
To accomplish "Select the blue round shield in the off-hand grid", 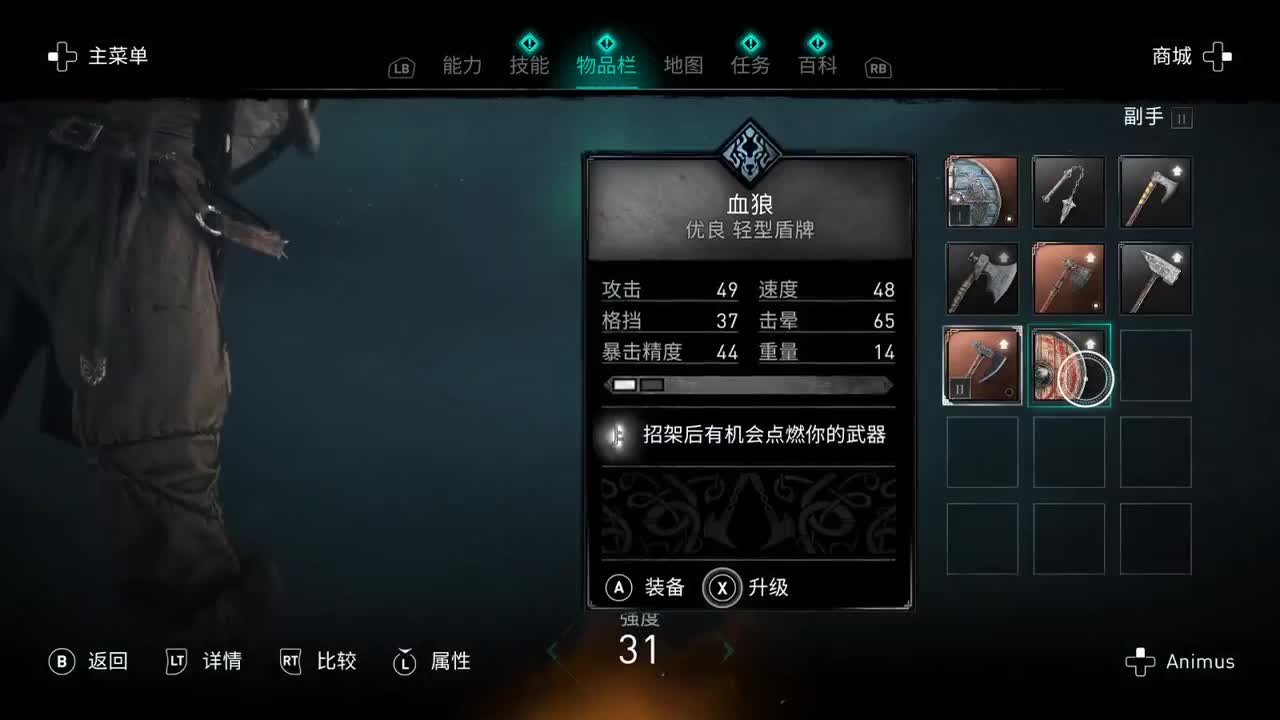I will click(x=981, y=192).
